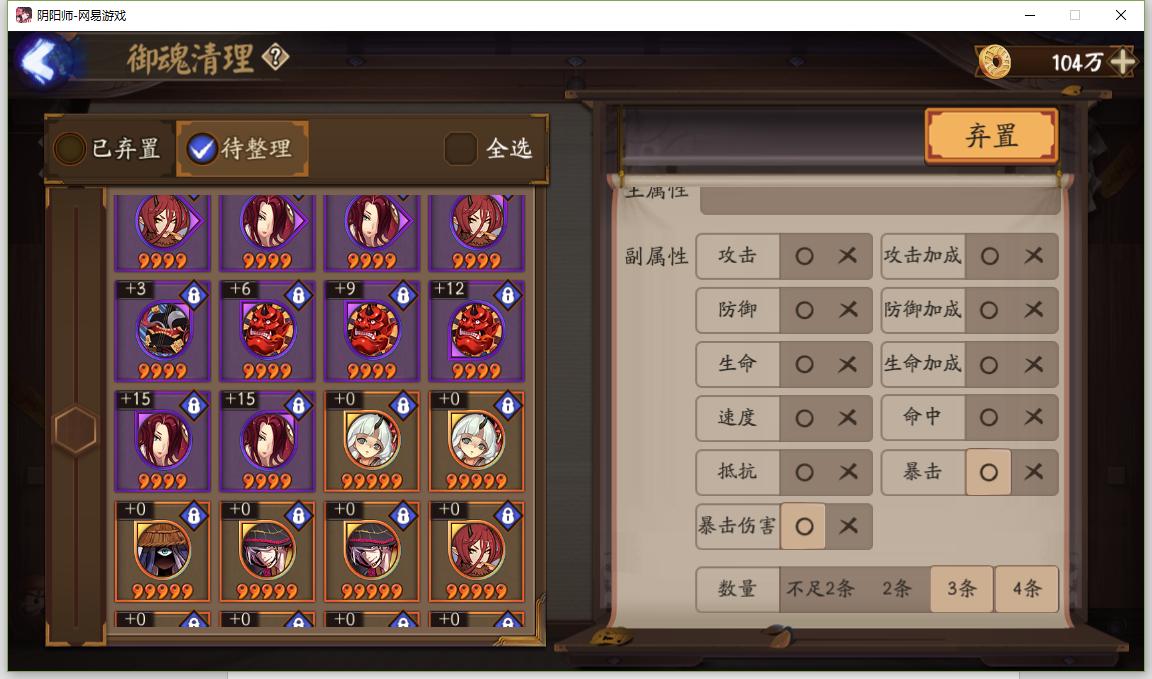Select 不足2条 quantity option

pyautogui.click(x=820, y=589)
